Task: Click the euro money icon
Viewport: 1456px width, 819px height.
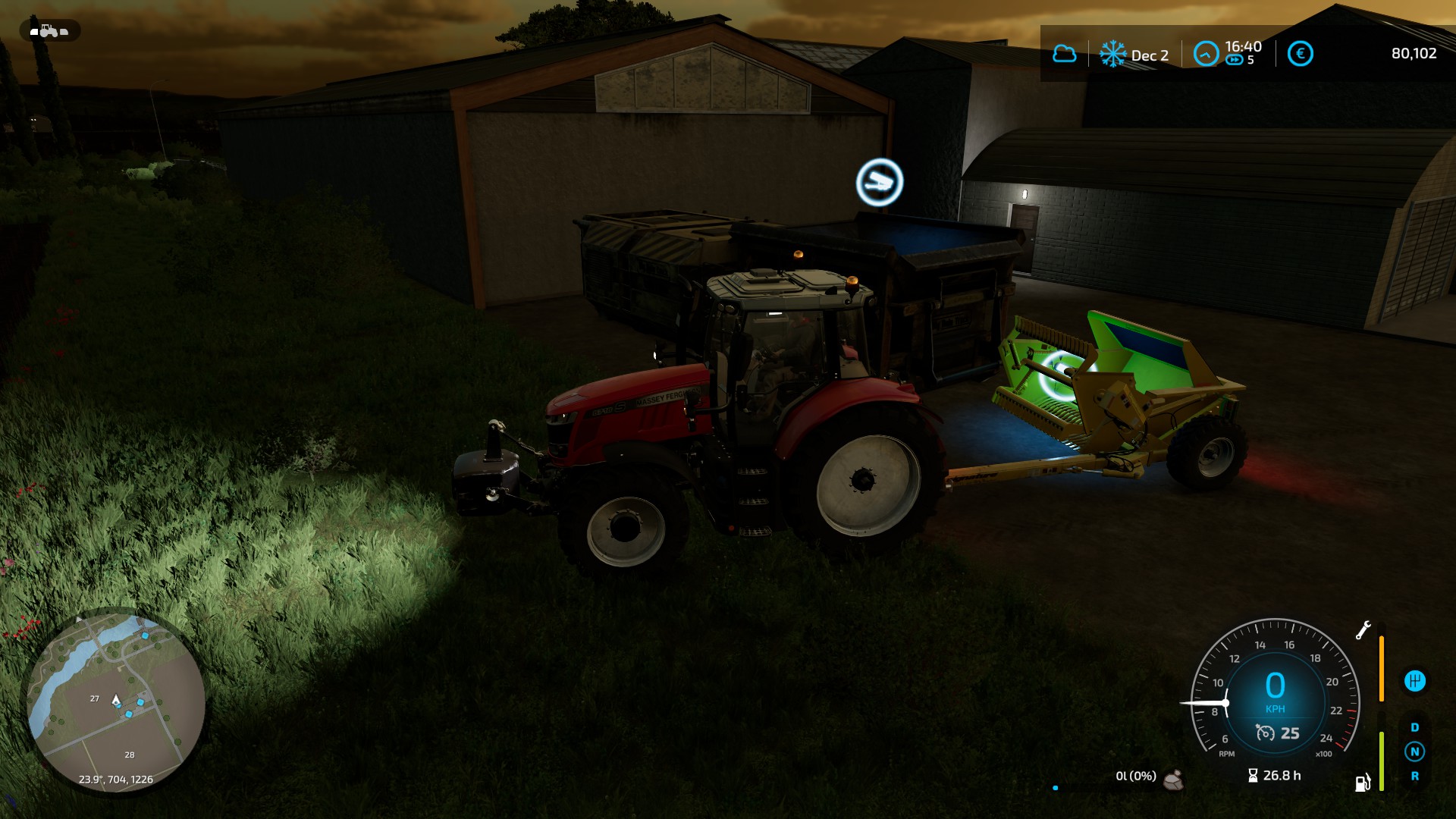Action: pyautogui.click(x=1300, y=54)
